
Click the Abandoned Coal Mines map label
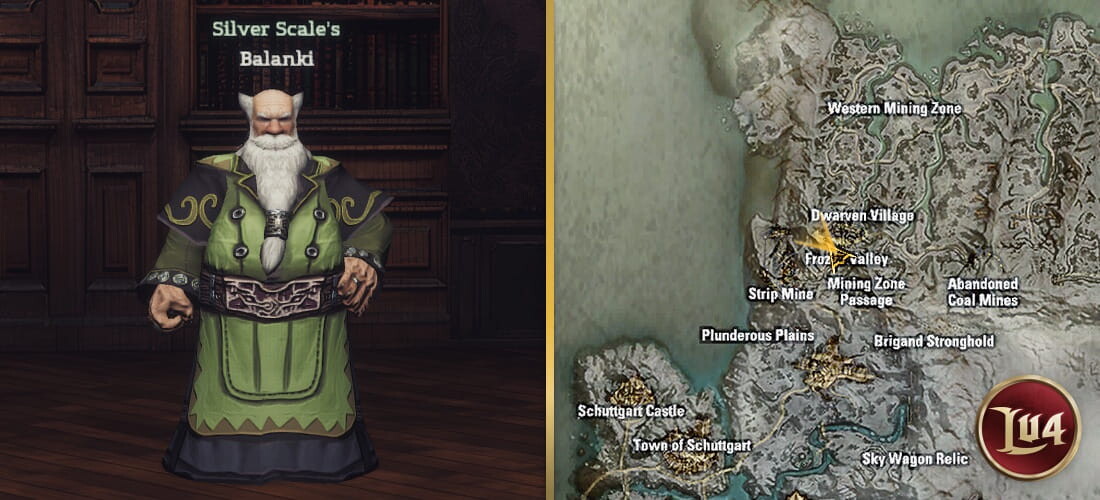coord(982,292)
